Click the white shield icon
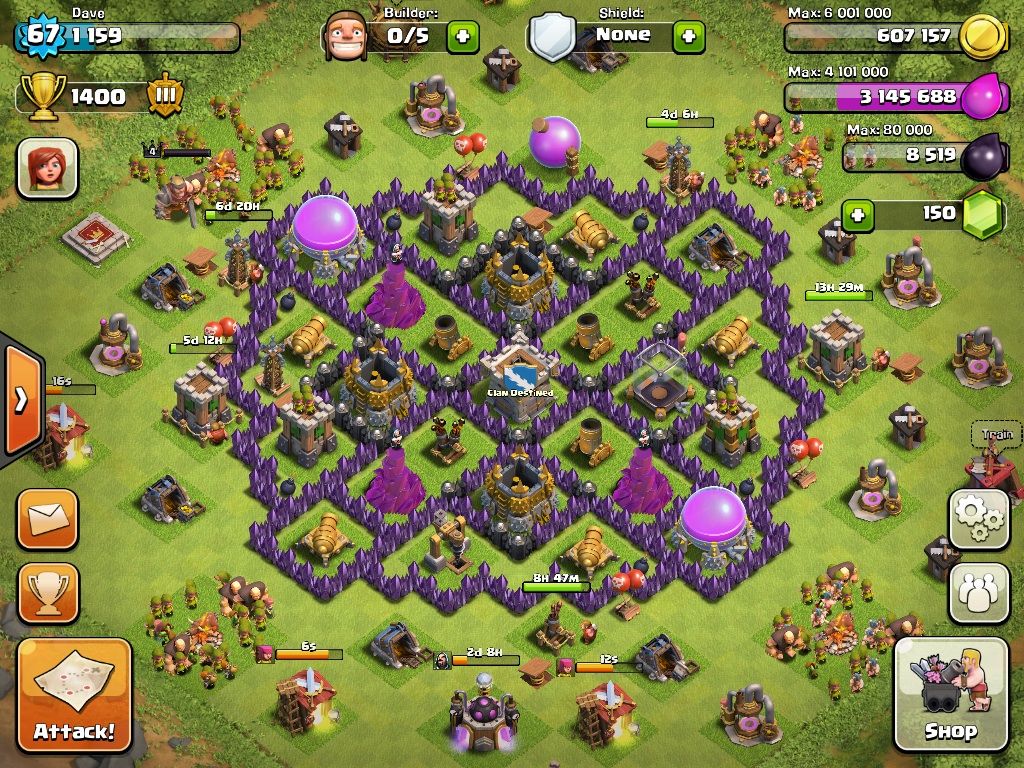1024x768 pixels. (552, 37)
